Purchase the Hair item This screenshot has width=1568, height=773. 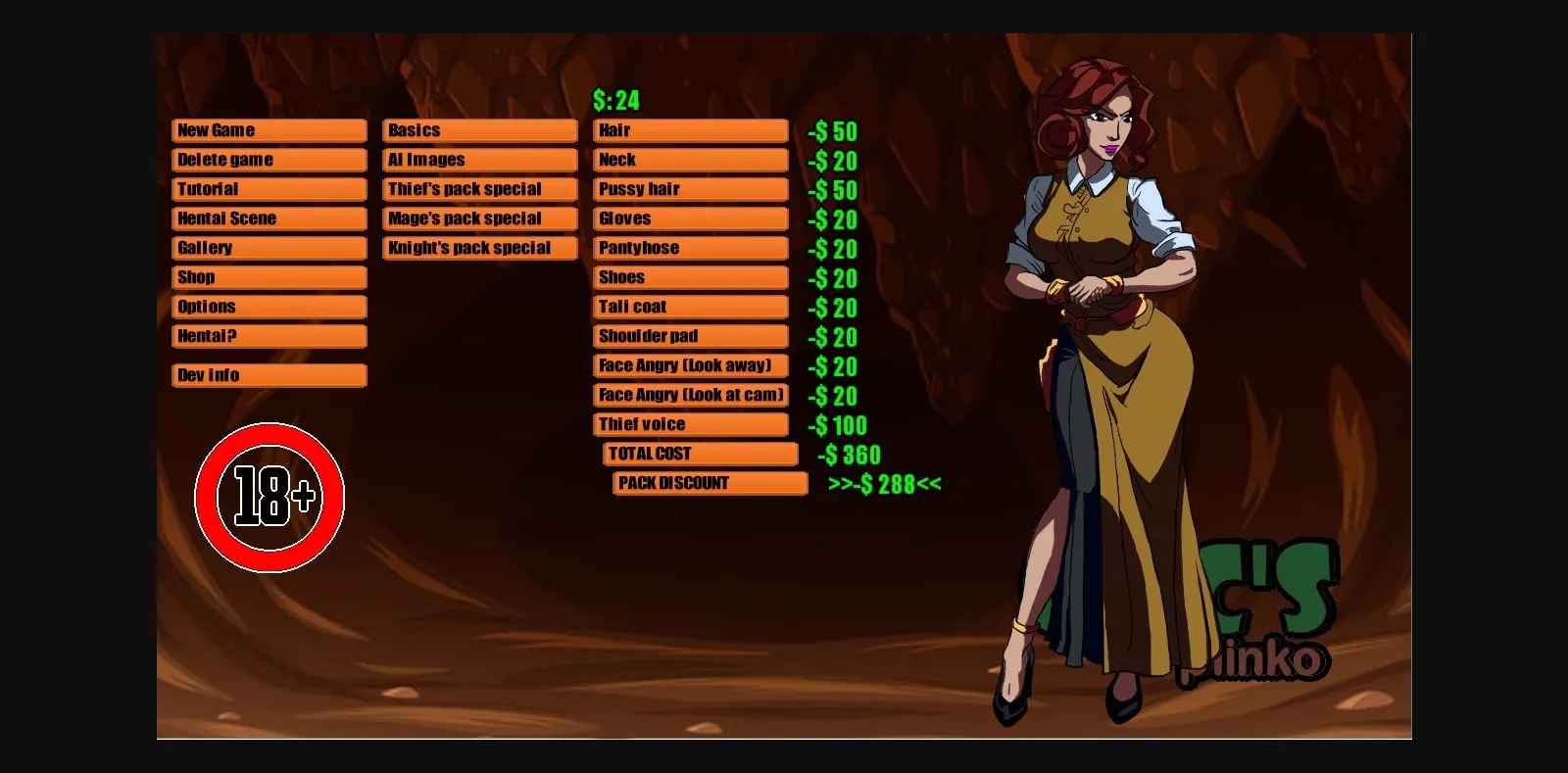pos(690,129)
